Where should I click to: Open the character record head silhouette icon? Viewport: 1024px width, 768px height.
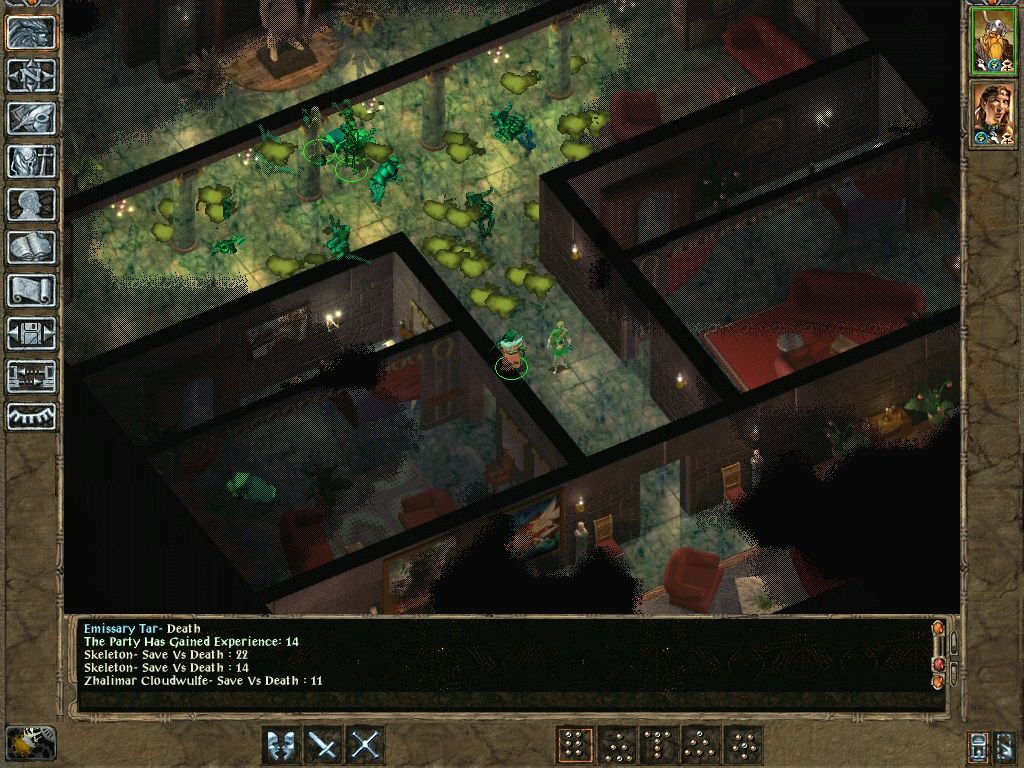tap(31, 205)
